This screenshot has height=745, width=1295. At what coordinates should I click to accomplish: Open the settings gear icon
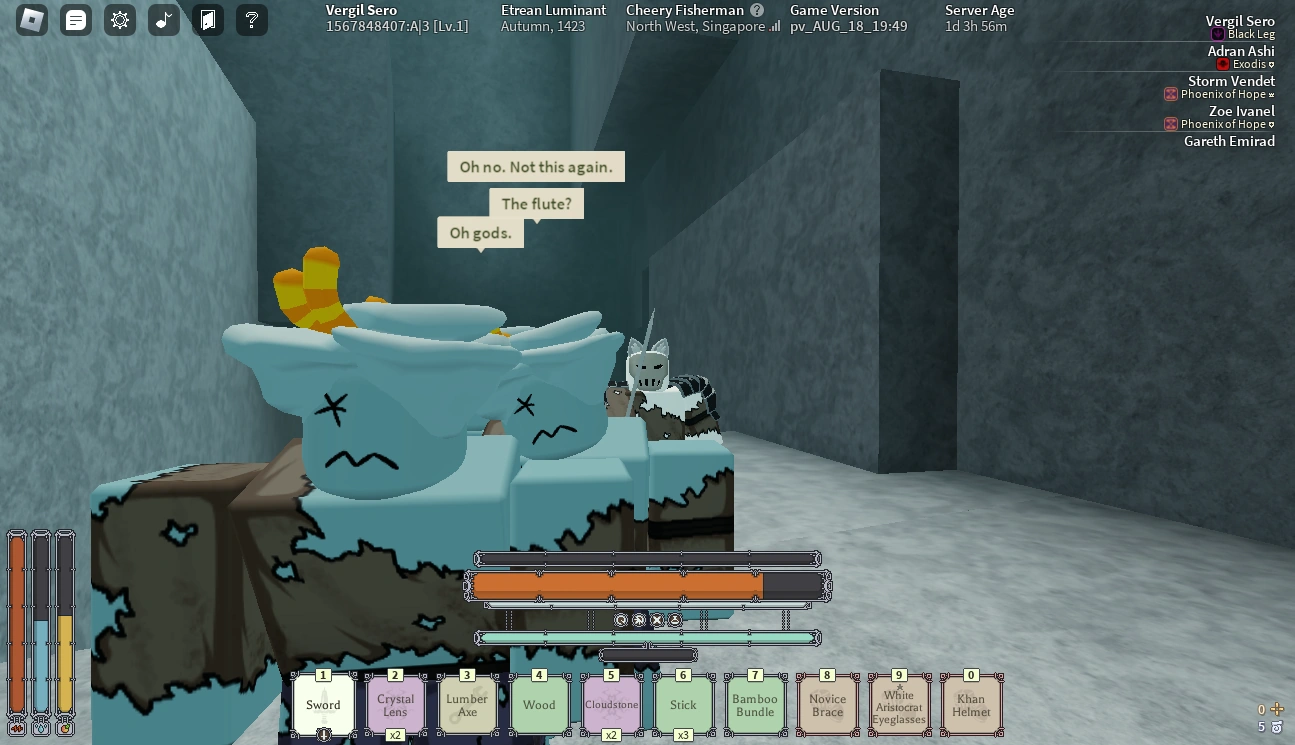pyautogui.click(x=120, y=20)
